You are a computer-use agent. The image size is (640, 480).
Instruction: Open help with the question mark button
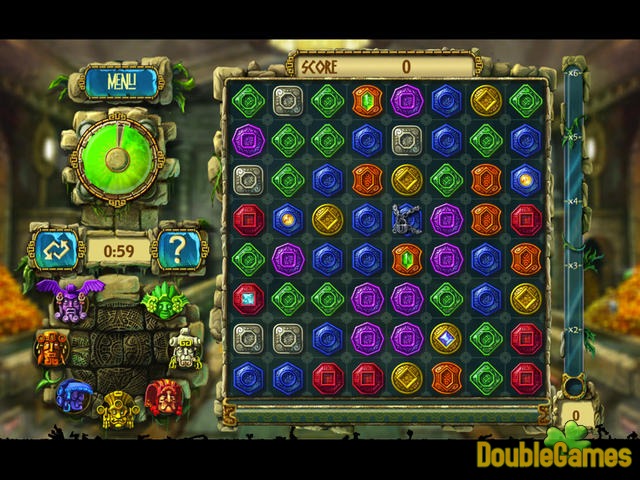click(x=177, y=248)
